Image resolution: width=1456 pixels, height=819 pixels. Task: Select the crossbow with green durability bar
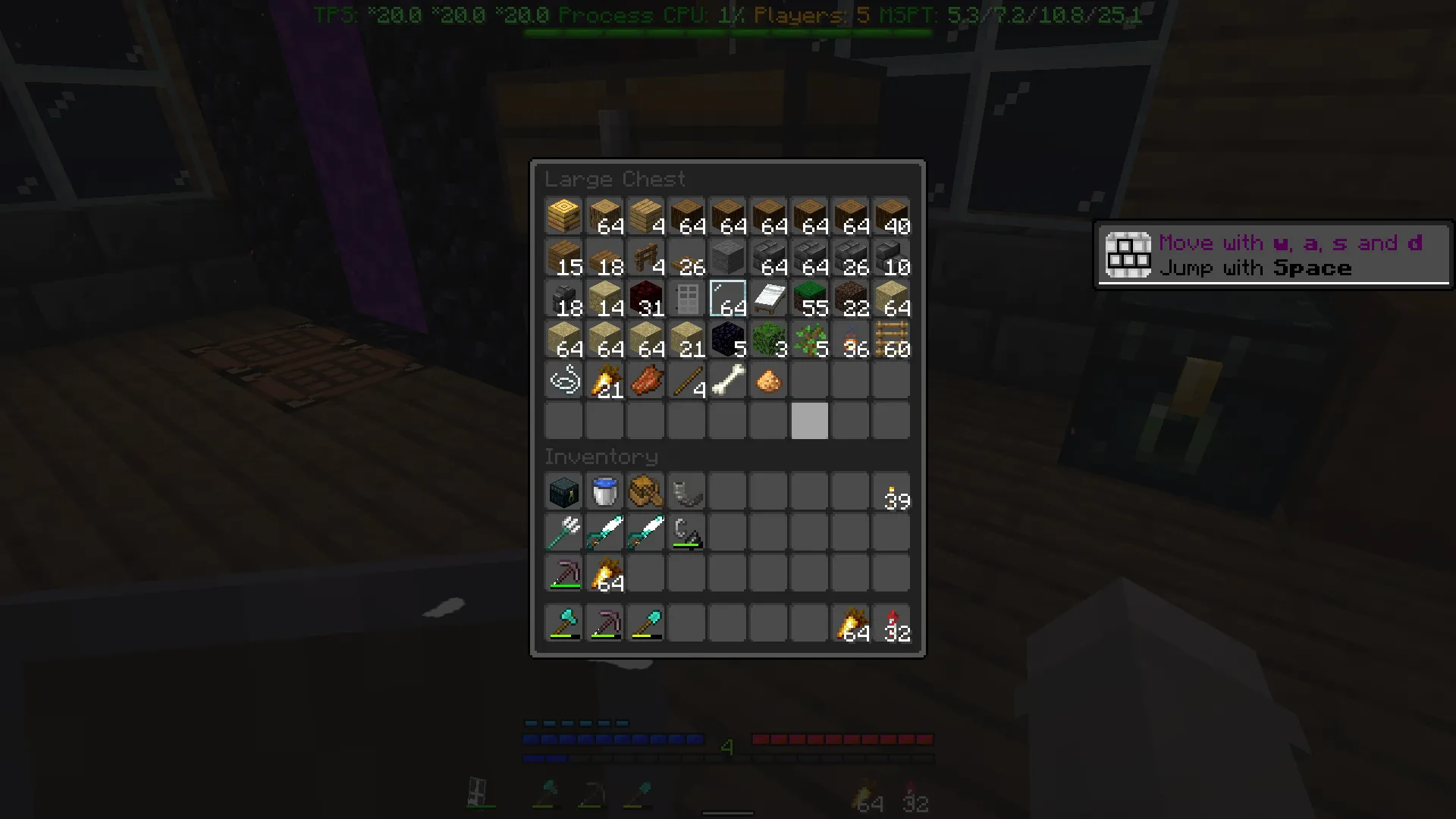point(686,532)
